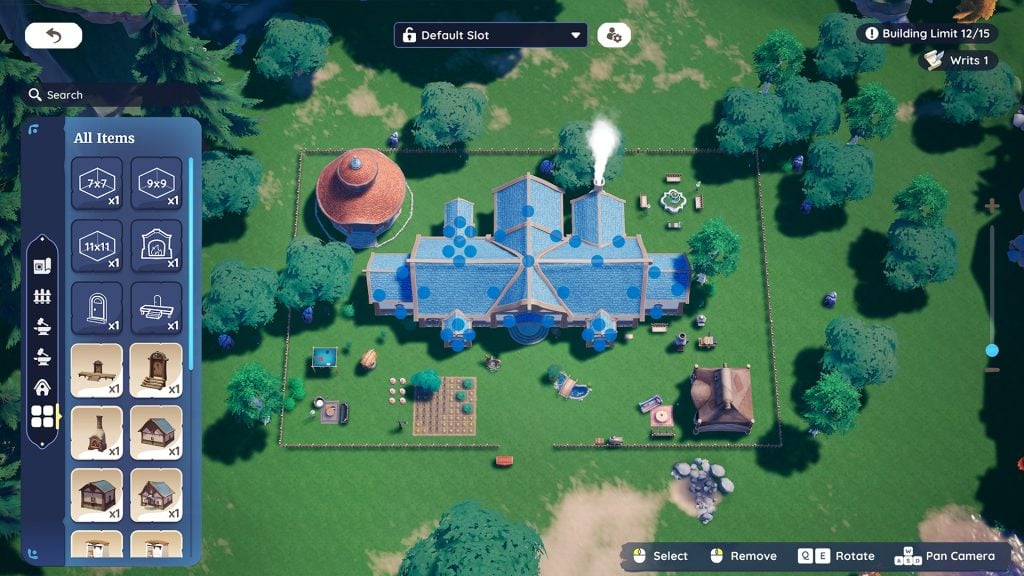Select the 7x7 plot item
This screenshot has height=576, width=1024.
pyautogui.click(x=97, y=184)
